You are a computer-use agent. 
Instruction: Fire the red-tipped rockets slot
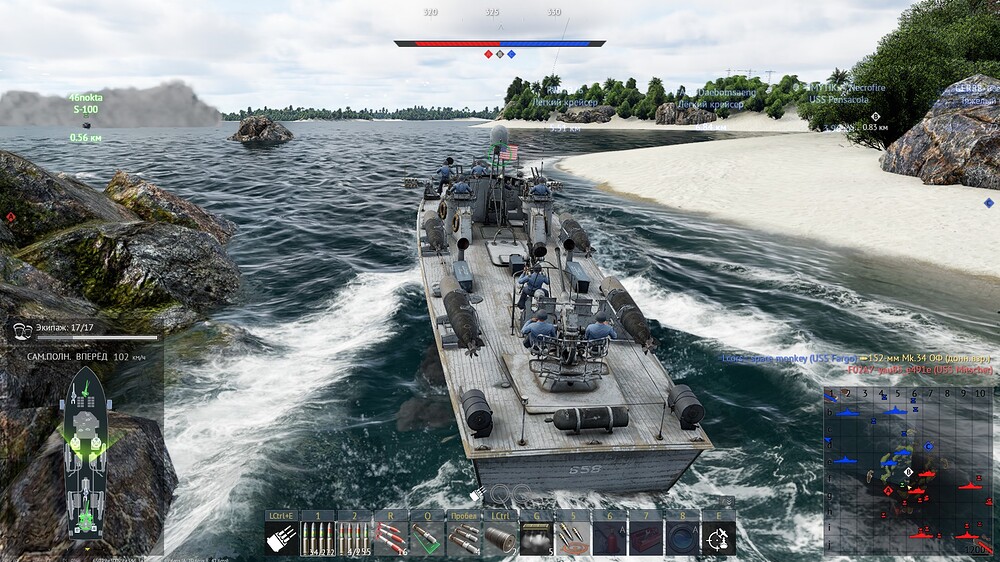click(x=391, y=538)
